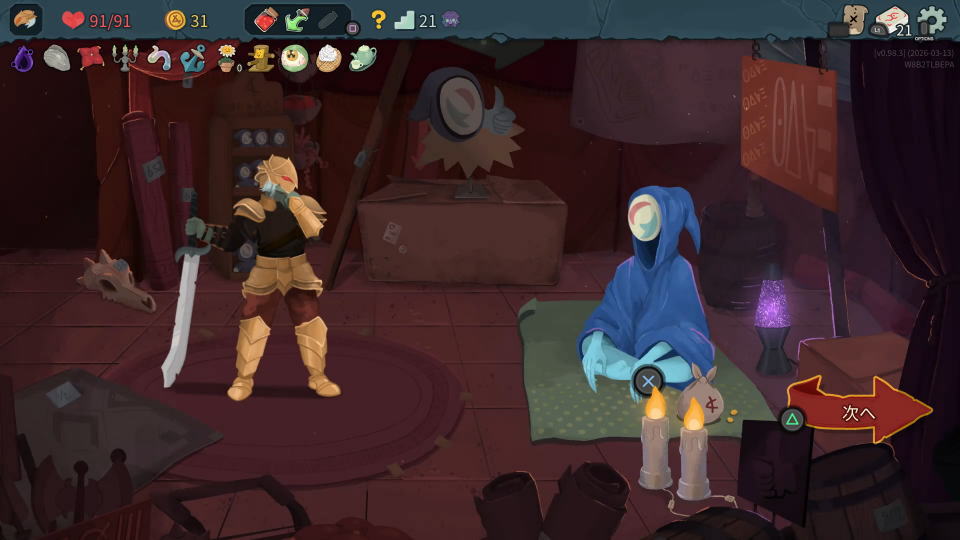Inspect the green eyeball relic
The width and height of the screenshot is (960, 540).
(294, 58)
